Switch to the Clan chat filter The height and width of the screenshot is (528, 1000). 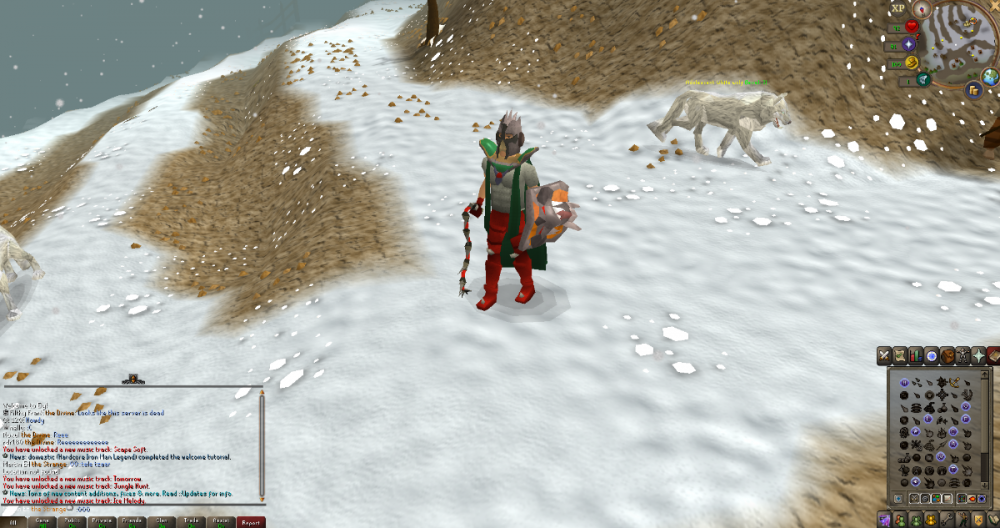click(x=162, y=522)
